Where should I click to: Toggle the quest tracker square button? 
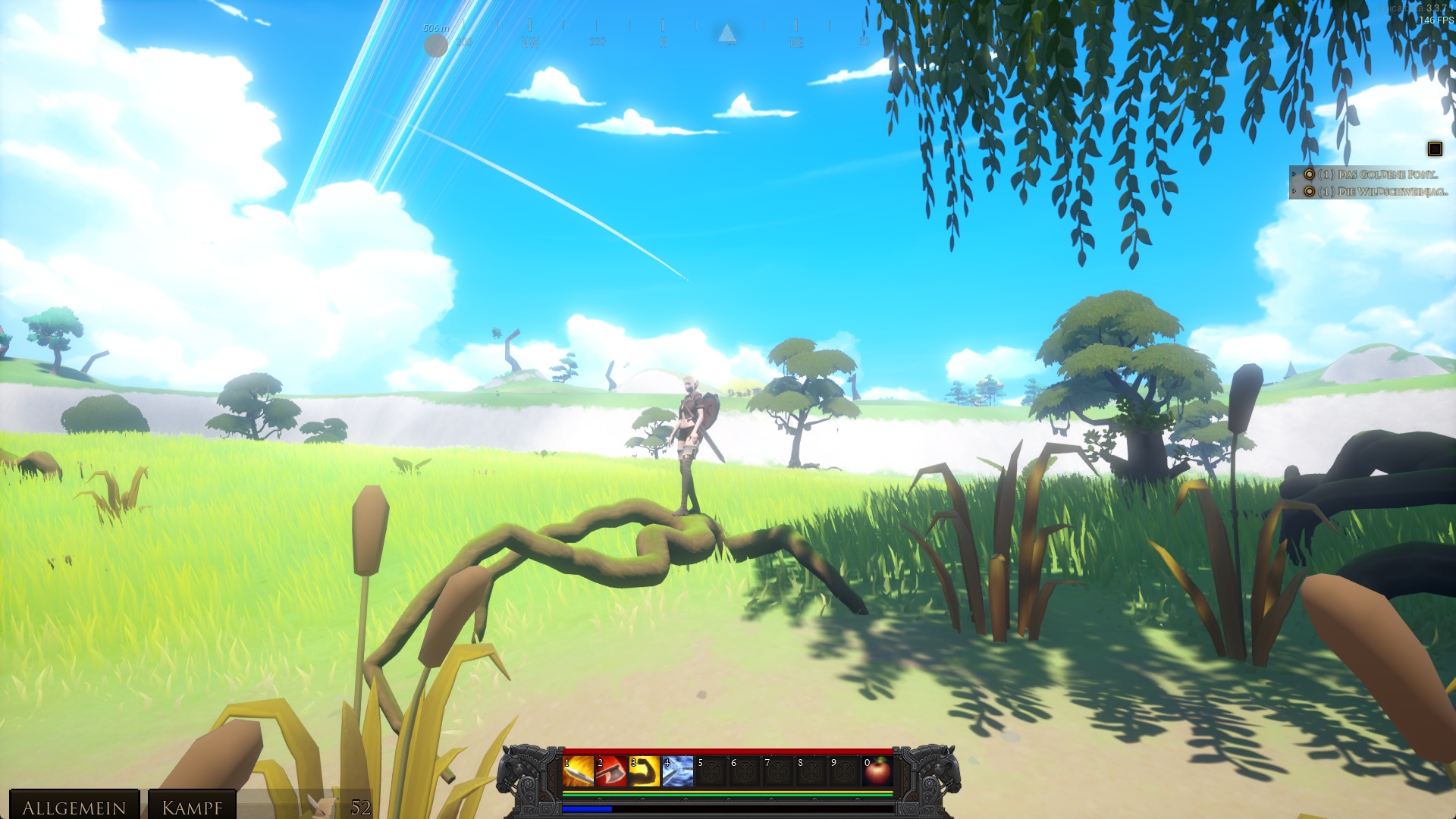1434,149
